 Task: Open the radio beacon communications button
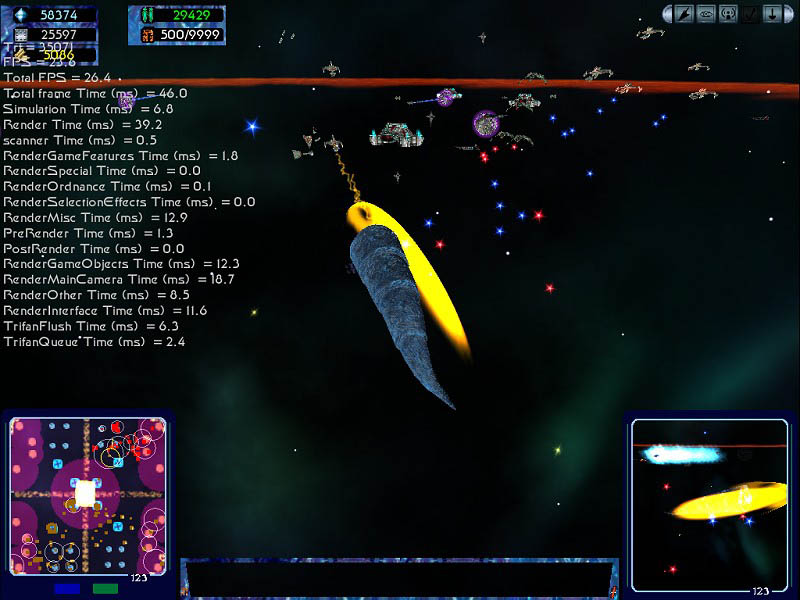727,14
